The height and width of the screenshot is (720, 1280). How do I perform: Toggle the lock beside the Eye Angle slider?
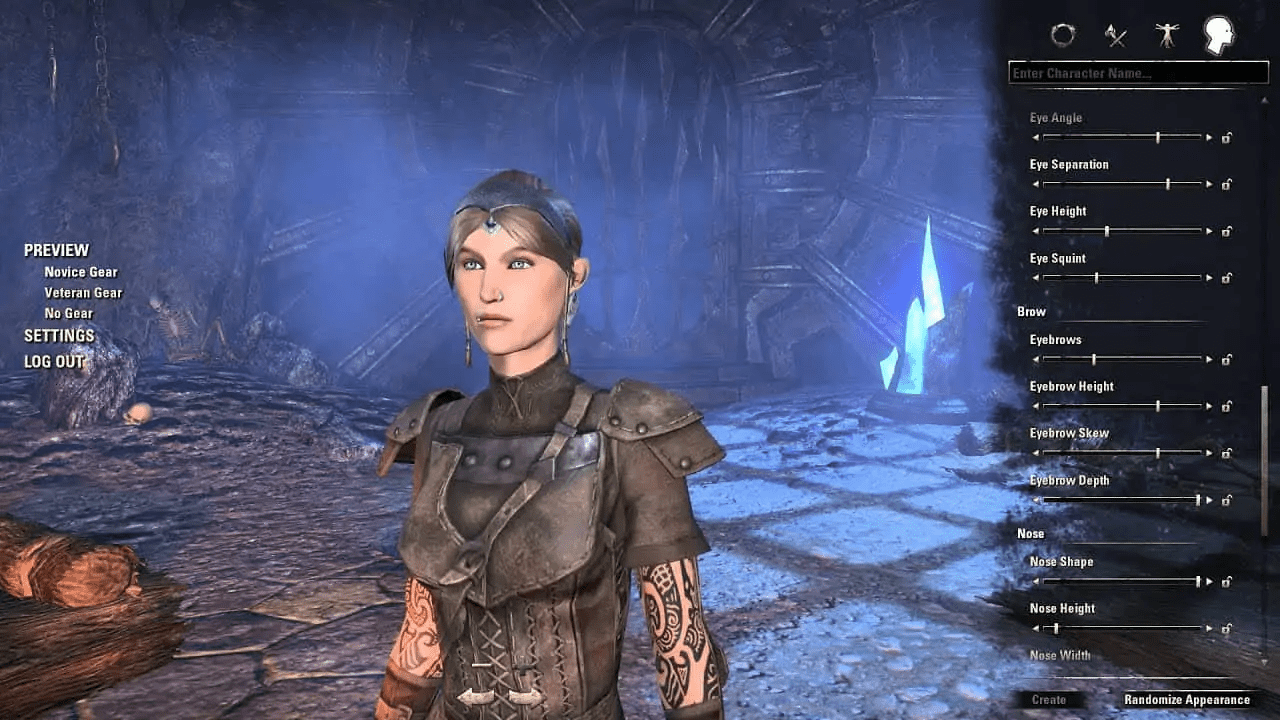click(1226, 137)
